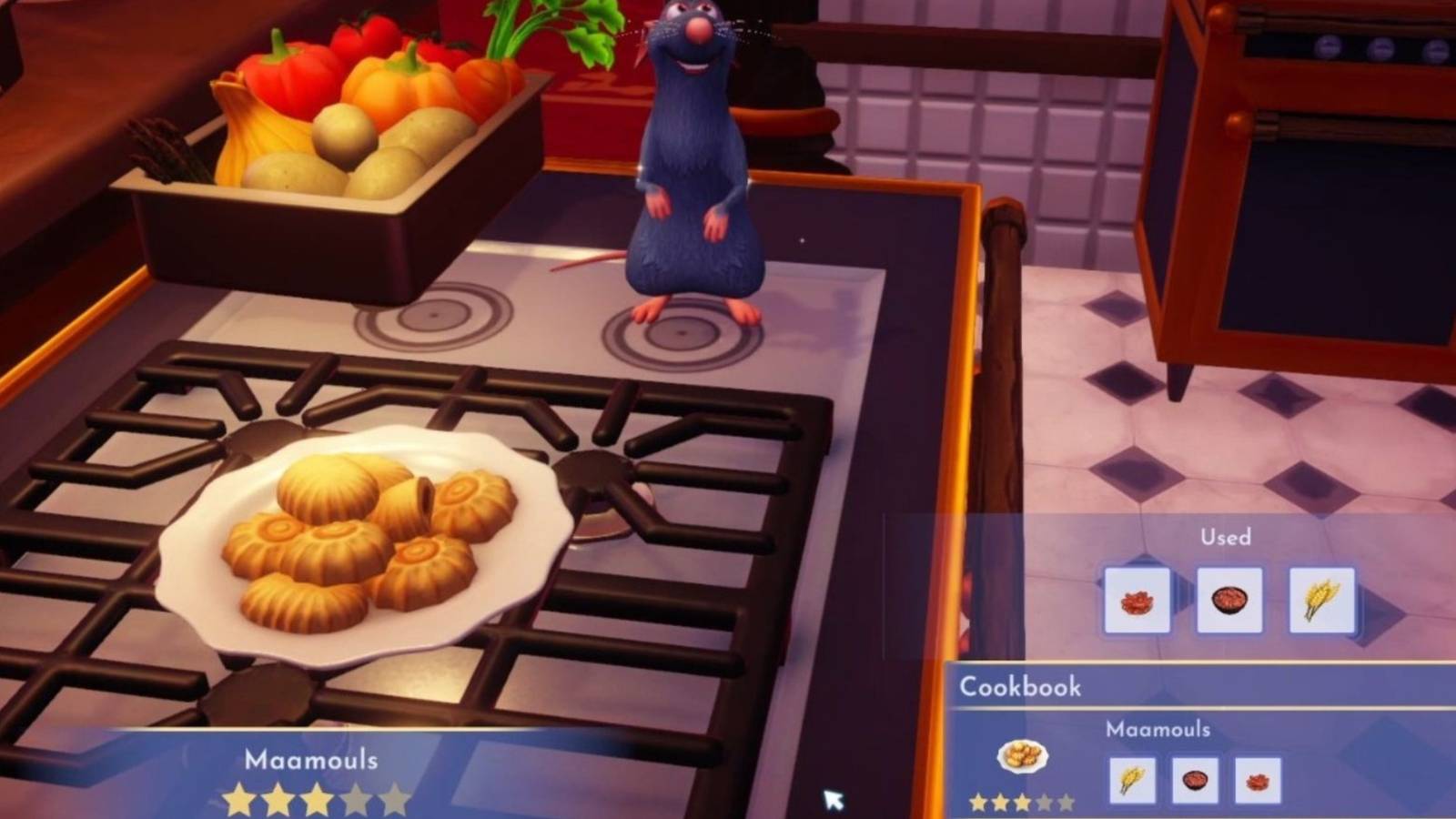Click the fourth empty star under Maamouls
1456x819 pixels.
tap(357, 798)
